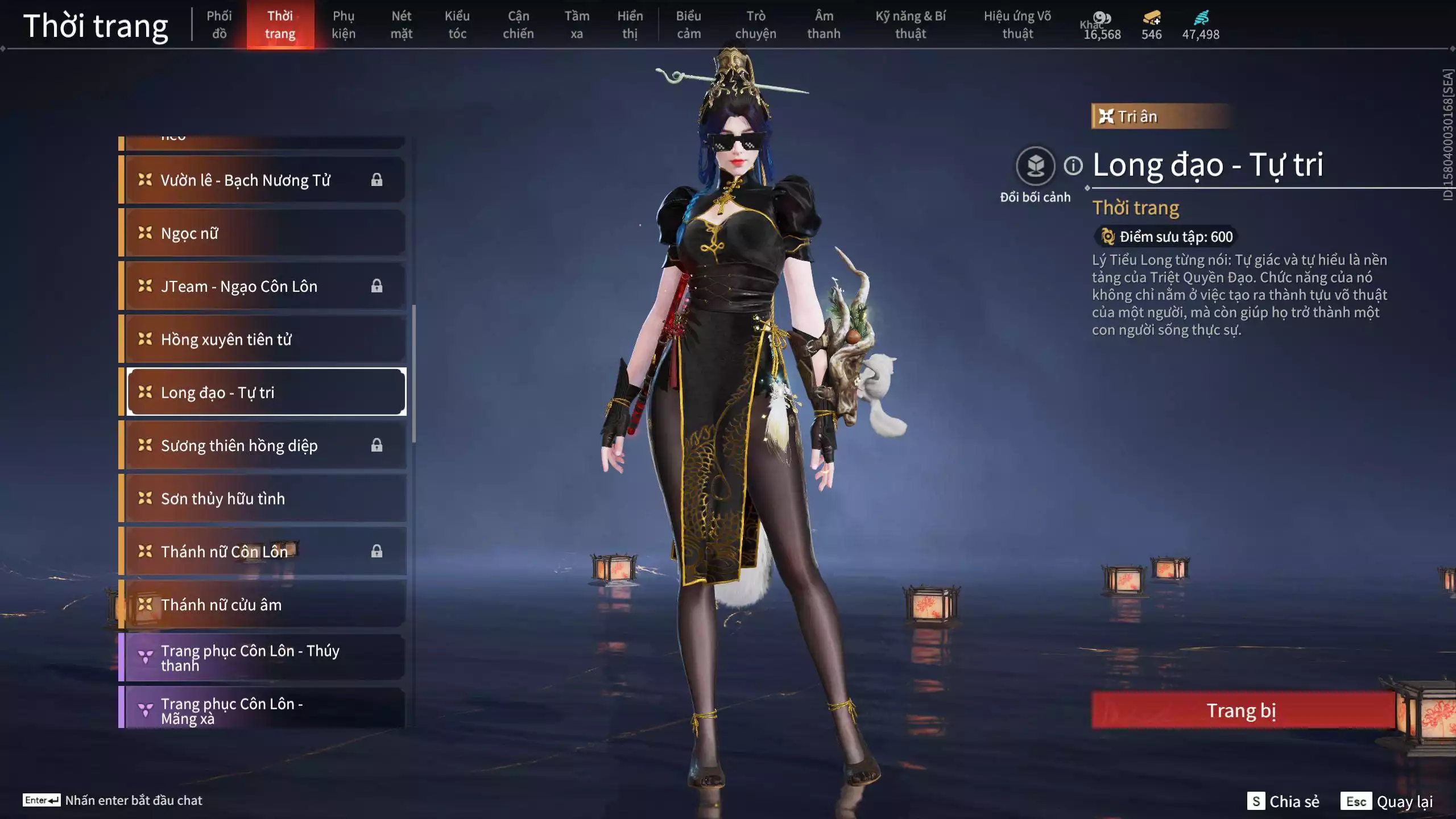This screenshot has width=1456, height=819.
Task: Expand Trang phục Côn Lôn - Thúy thanh entry
Action: point(262,657)
